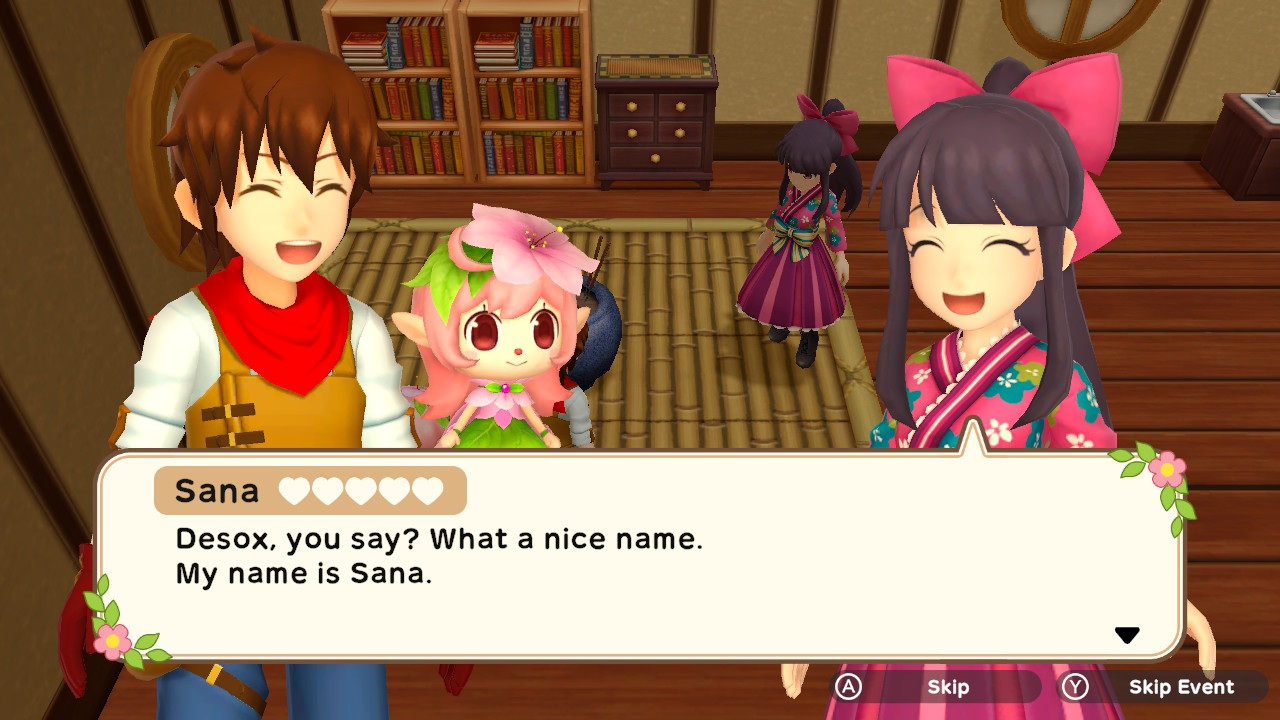Click the last heart in Sana's affection meter

click(425, 491)
